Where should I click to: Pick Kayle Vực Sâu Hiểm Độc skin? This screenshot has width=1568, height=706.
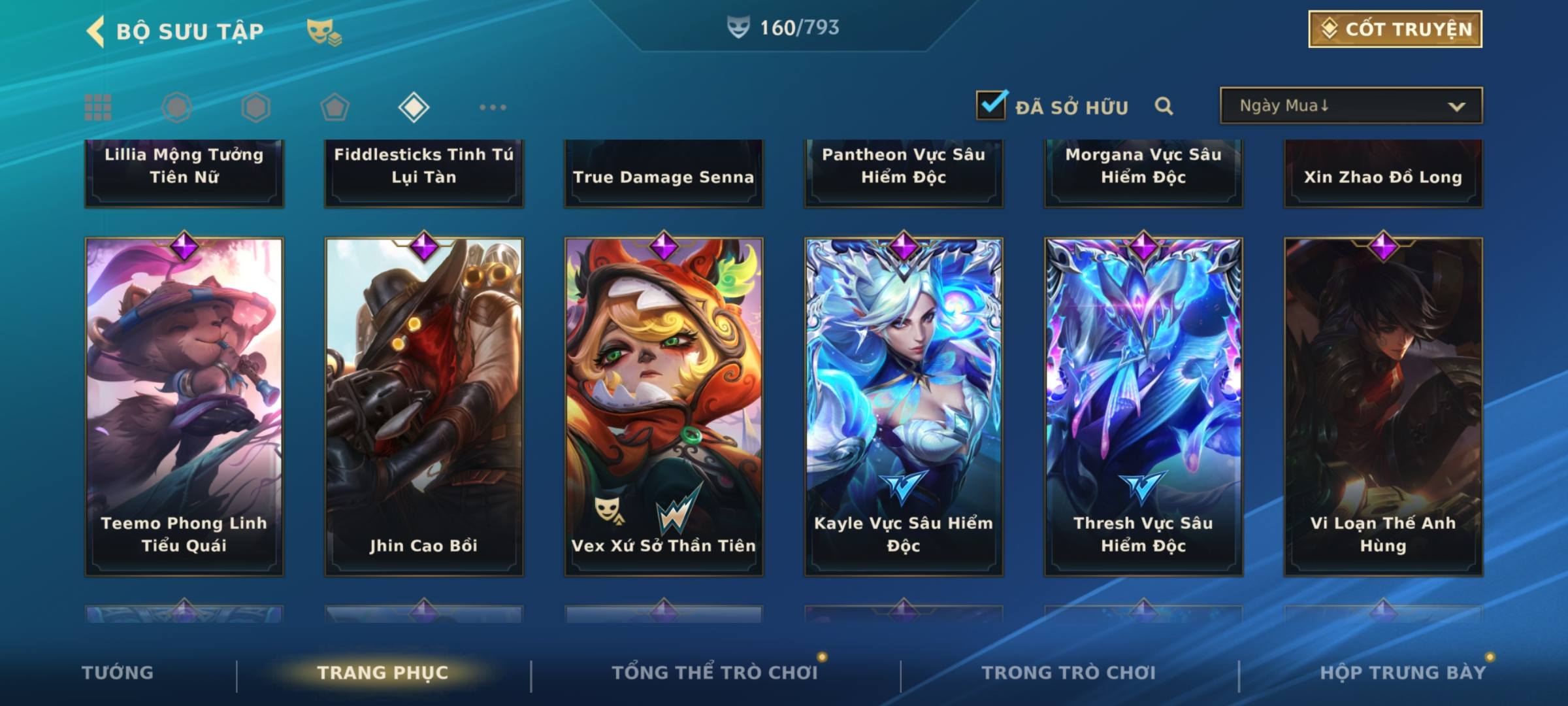[904, 407]
